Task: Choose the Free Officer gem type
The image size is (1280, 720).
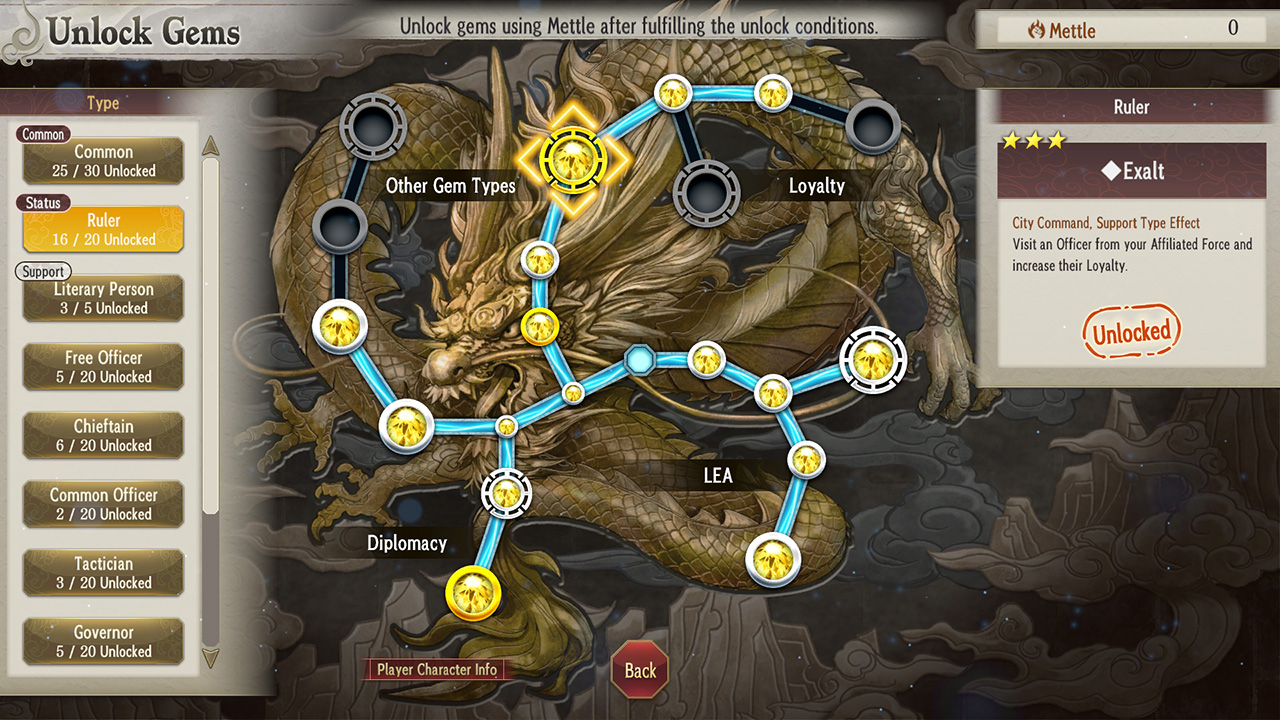Action: pyautogui.click(x=103, y=367)
